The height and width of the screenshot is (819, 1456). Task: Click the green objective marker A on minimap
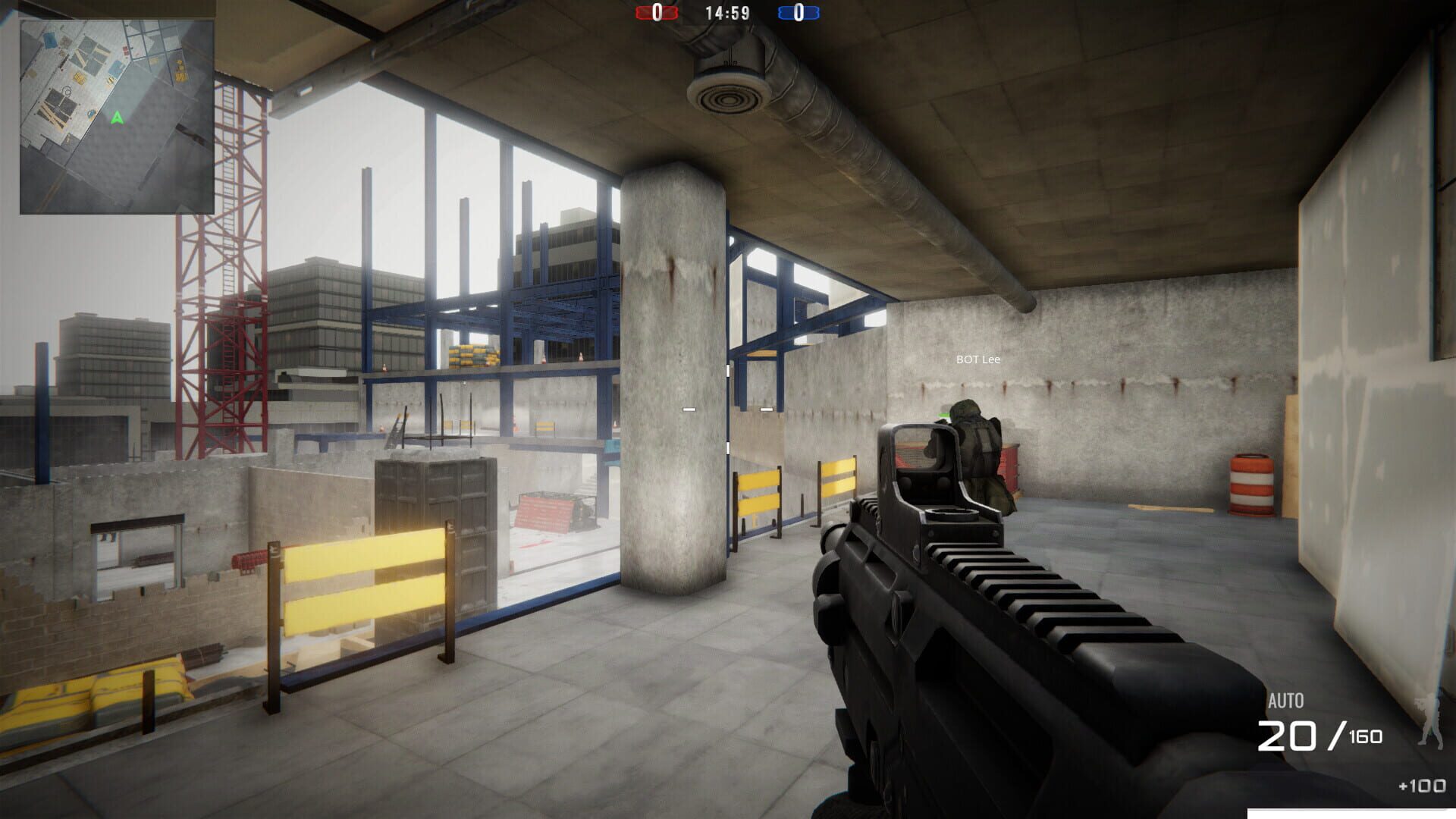click(x=115, y=119)
